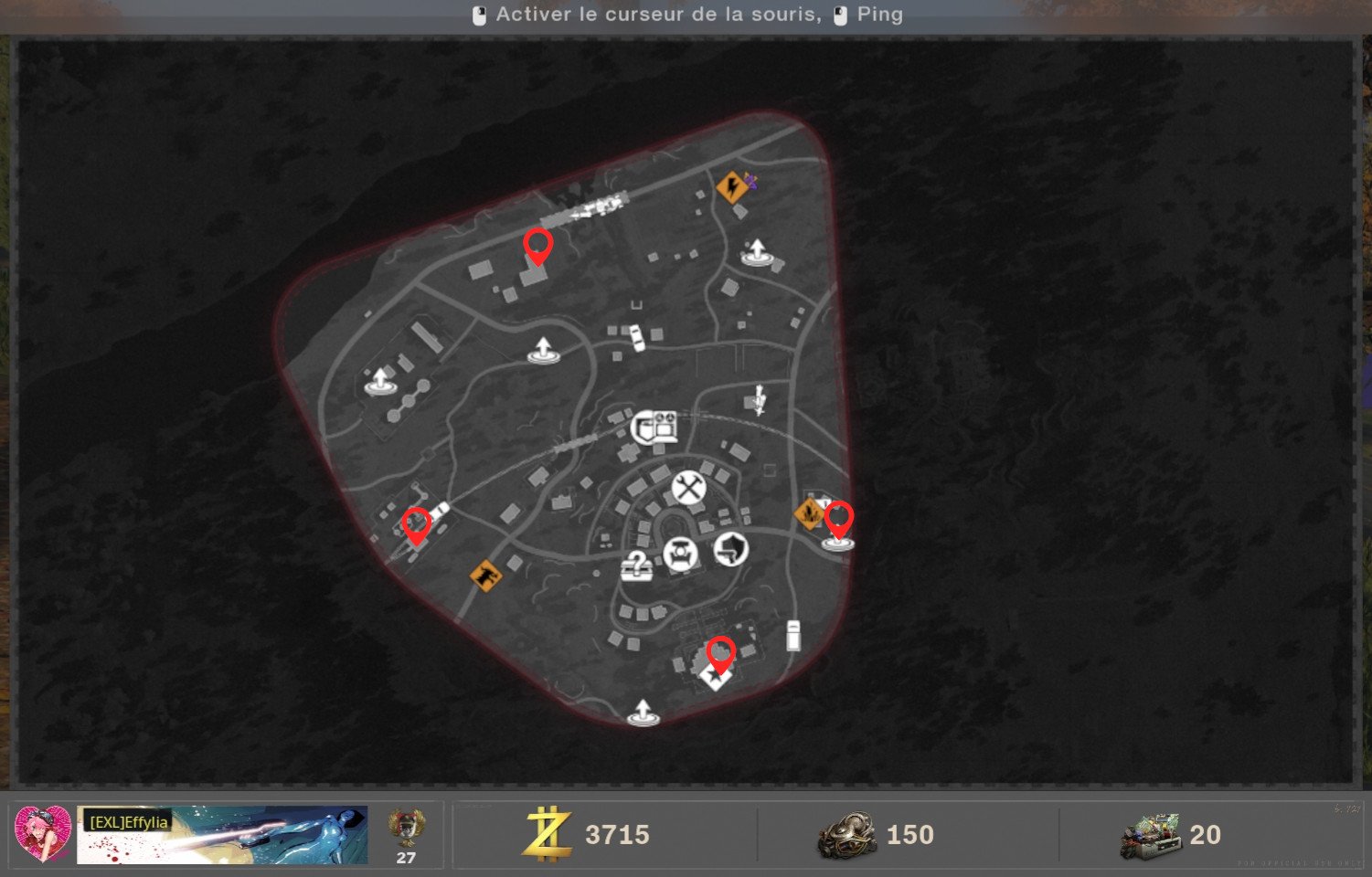Click the Ping option in the top bar
The image size is (1372, 877).
[x=878, y=14]
